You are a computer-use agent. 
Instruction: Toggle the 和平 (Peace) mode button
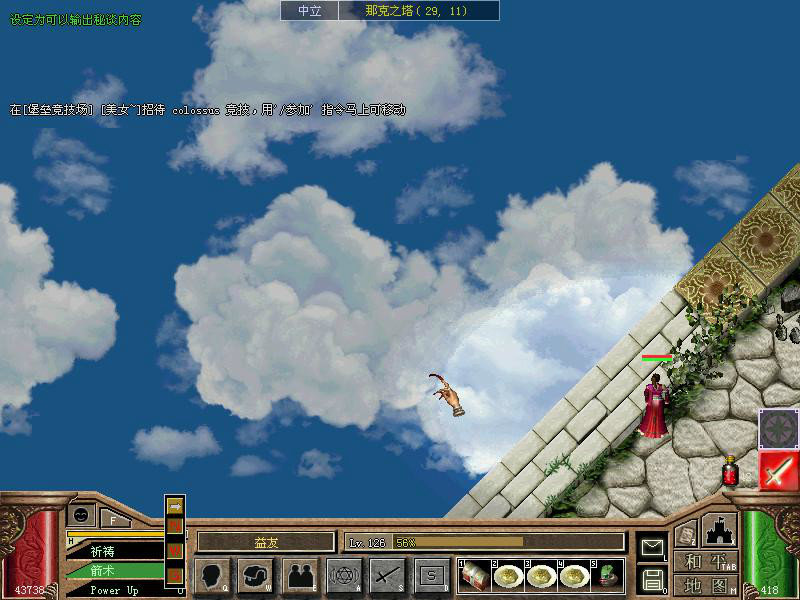click(706, 562)
